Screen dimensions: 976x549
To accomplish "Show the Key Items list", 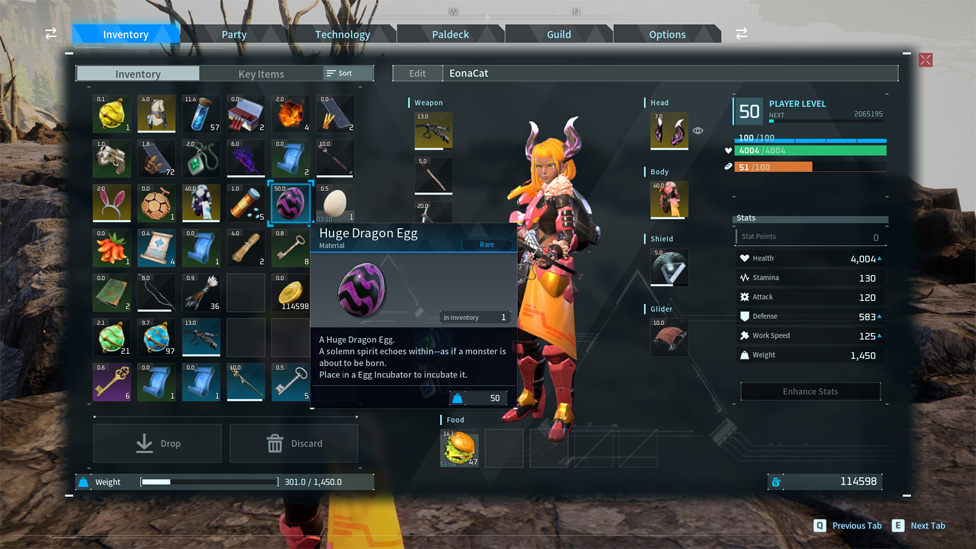I will 261,74.
